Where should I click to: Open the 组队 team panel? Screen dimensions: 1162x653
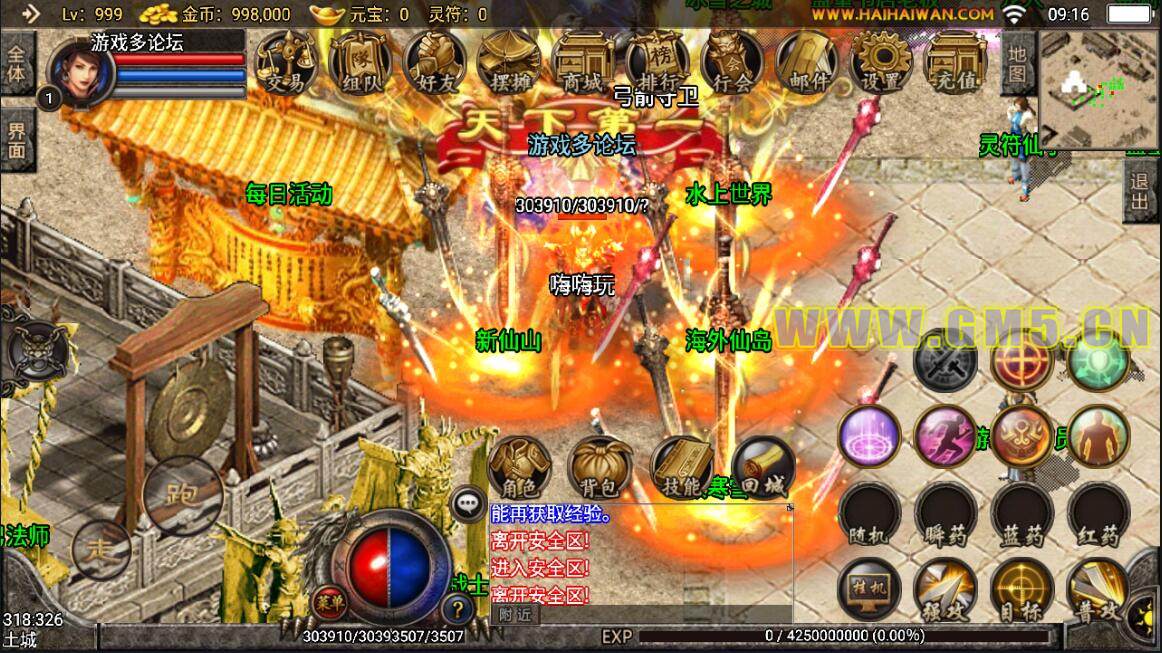(360, 63)
